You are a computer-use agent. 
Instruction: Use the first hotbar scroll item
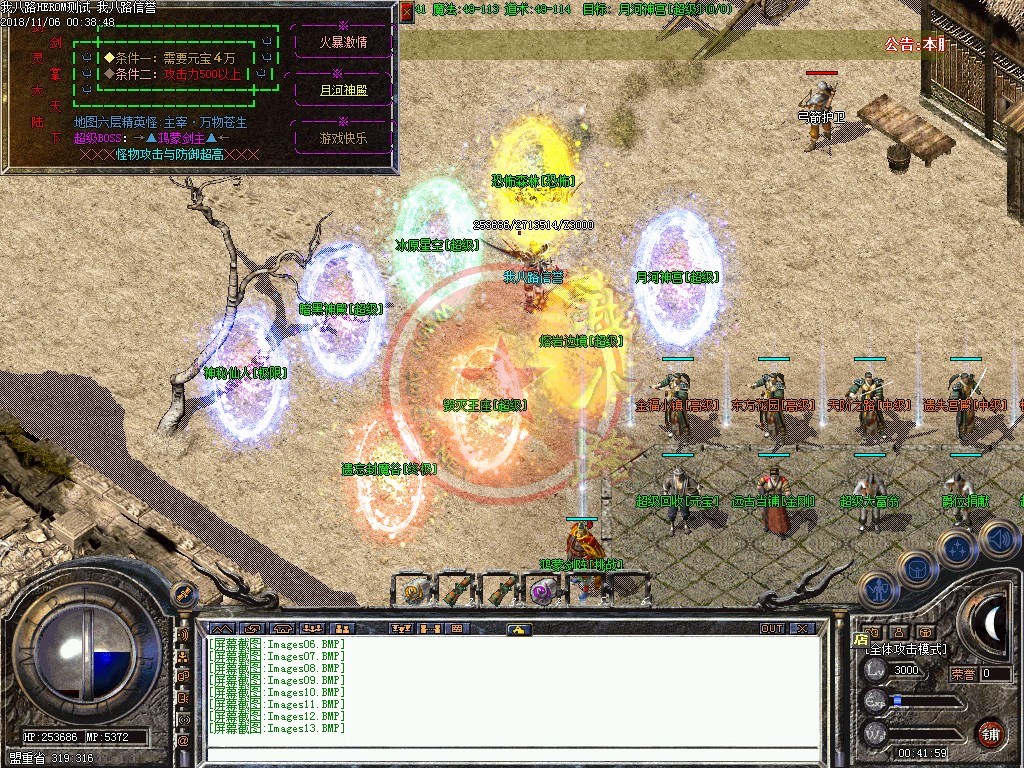413,592
